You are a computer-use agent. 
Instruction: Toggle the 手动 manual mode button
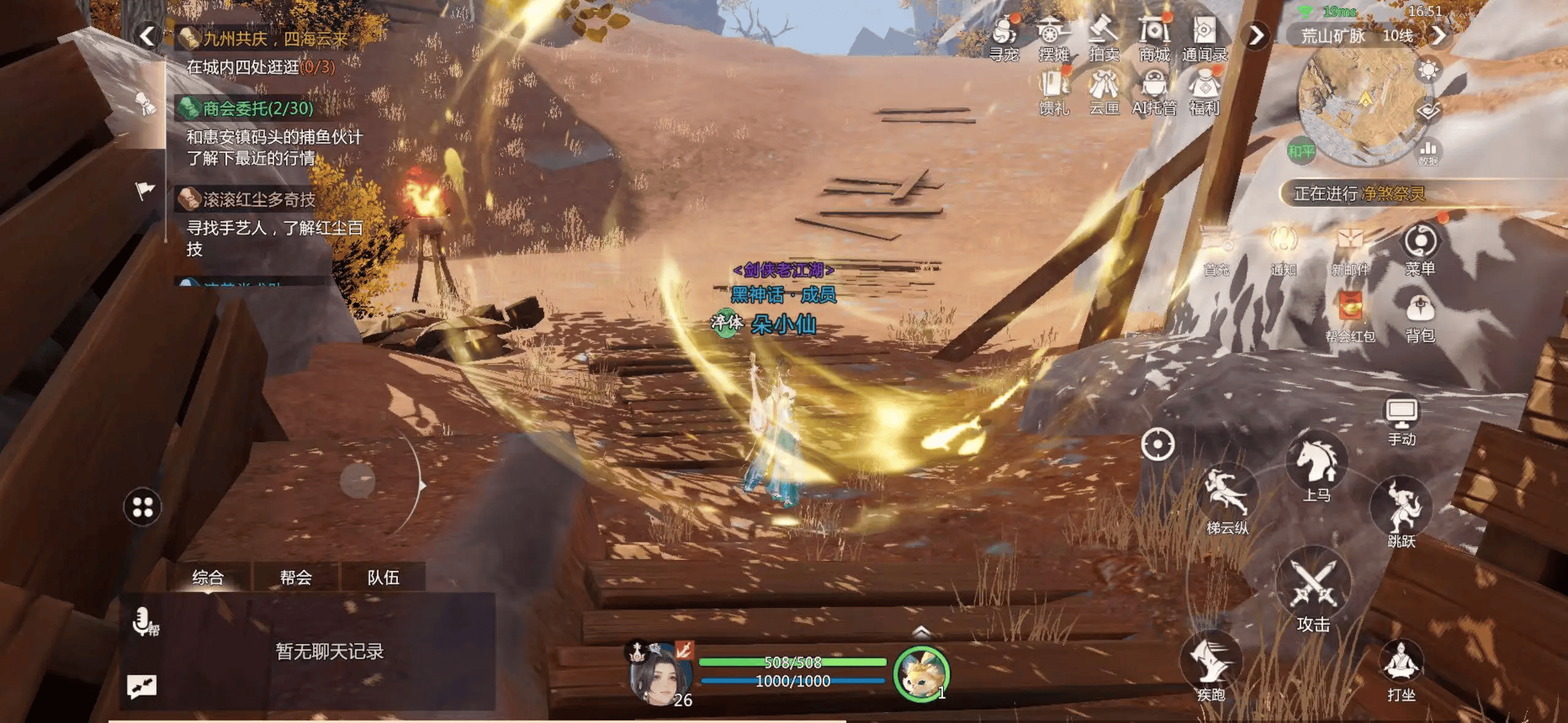[1402, 421]
